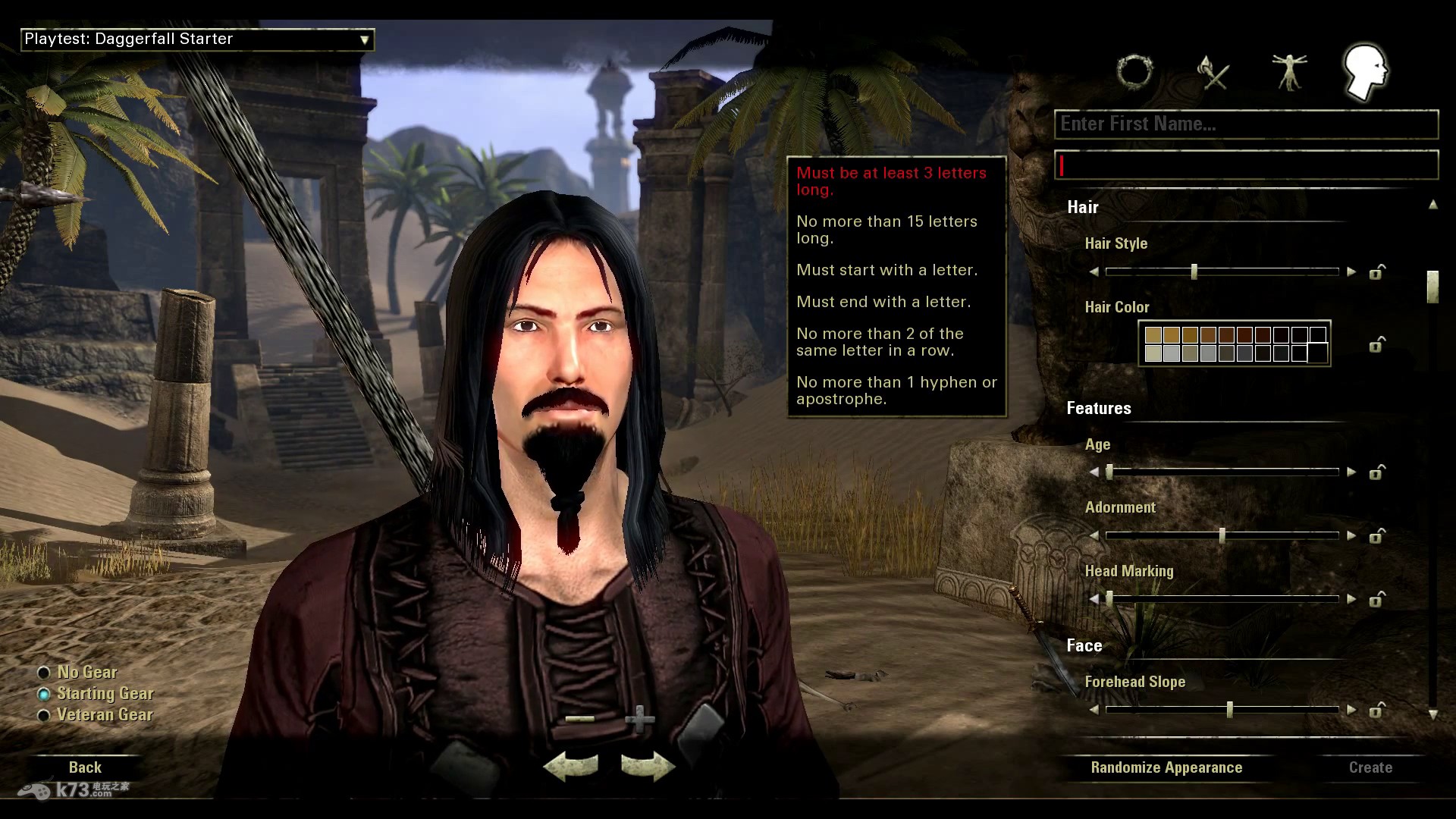Viewport: 1456px width, 819px height.
Task: Choose Veteran Gear preview
Action: 44,715
